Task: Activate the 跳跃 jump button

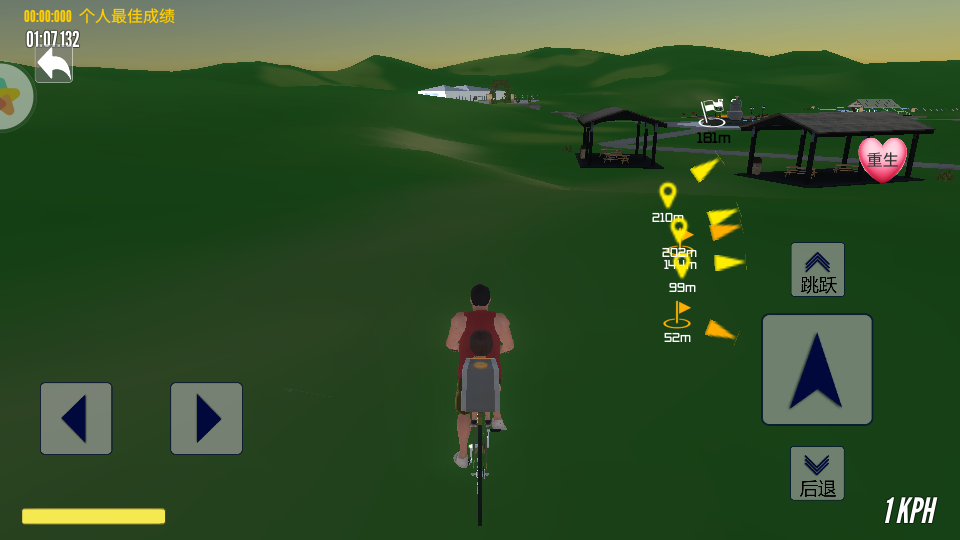Action: pyautogui.click(x=818, y=270)
